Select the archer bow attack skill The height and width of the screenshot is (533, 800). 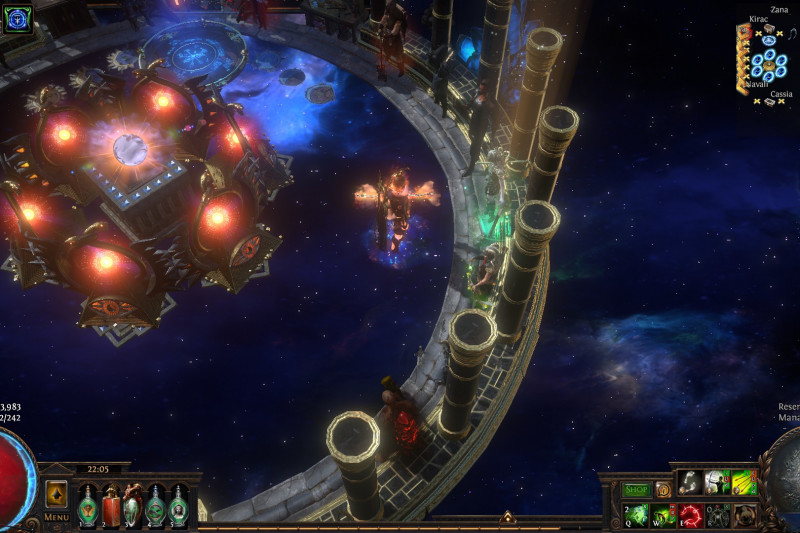pyautogui.click(x=717, y=483)
